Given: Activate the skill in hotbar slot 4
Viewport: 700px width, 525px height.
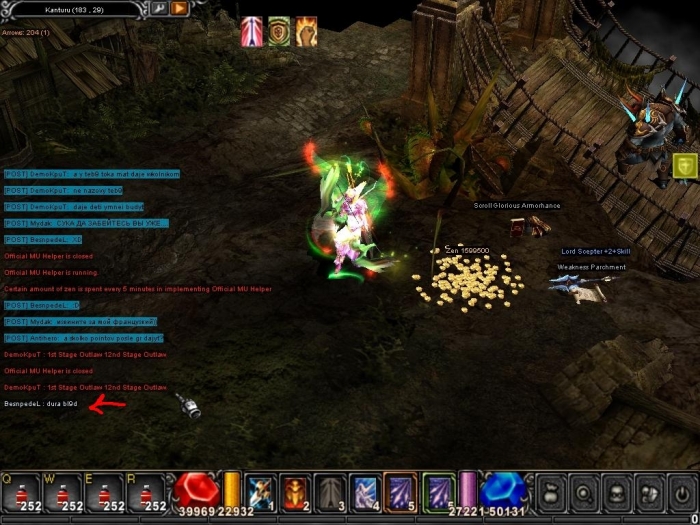Looking at the screenshot, I should coord(365,493).
